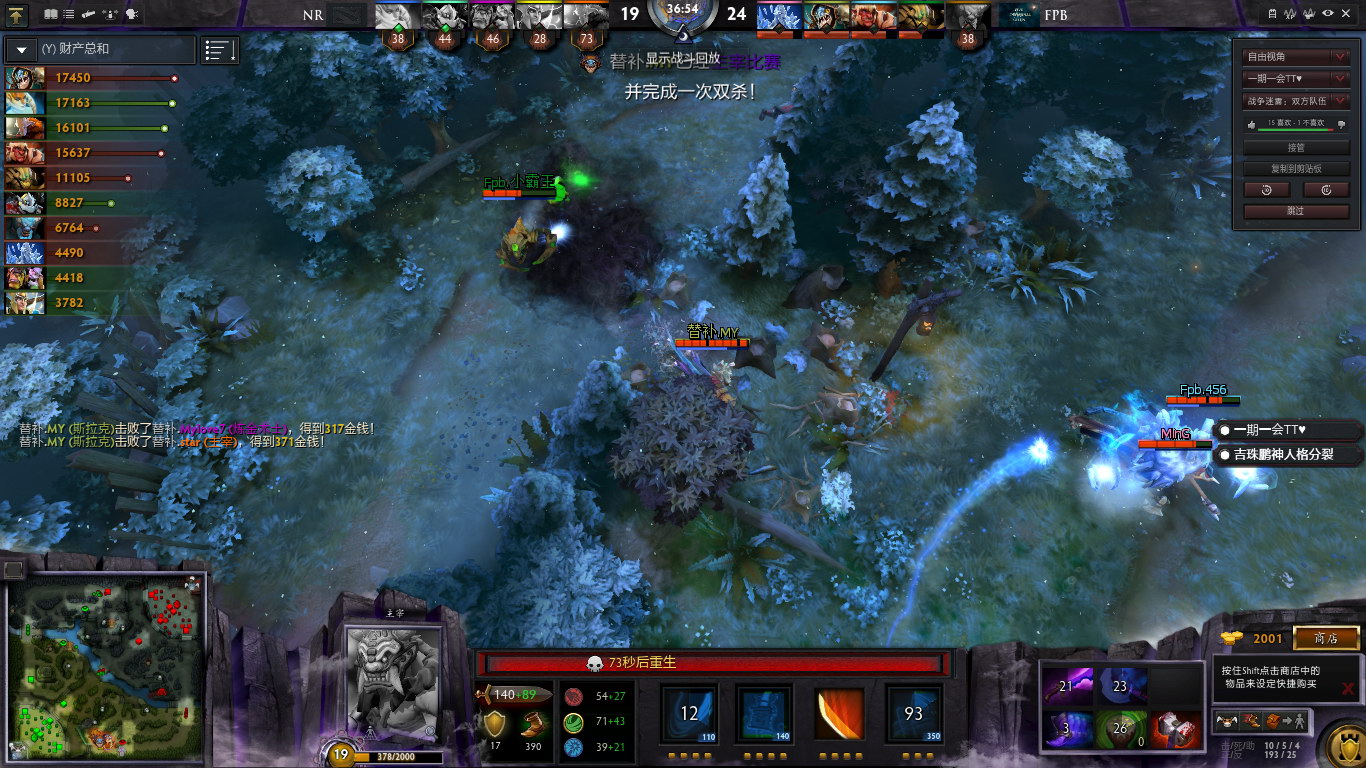
Task: Skip ahead with the 跳过 button
Action: tap(1296, 211)
